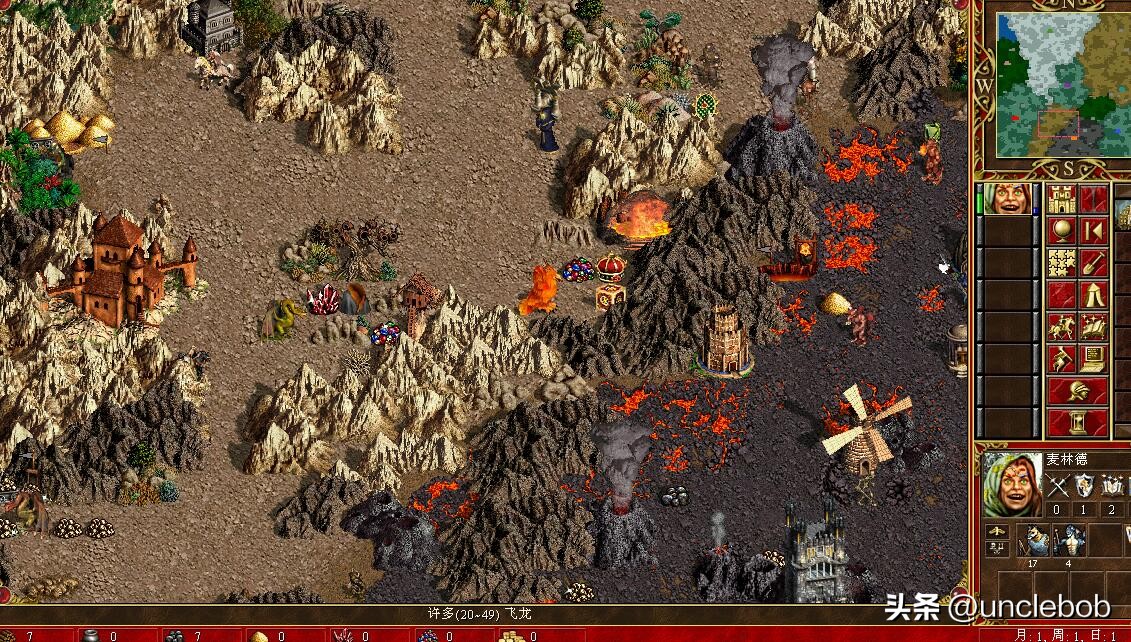
Task: Open the spellbook cast spell button
Action: point(1093,327)
